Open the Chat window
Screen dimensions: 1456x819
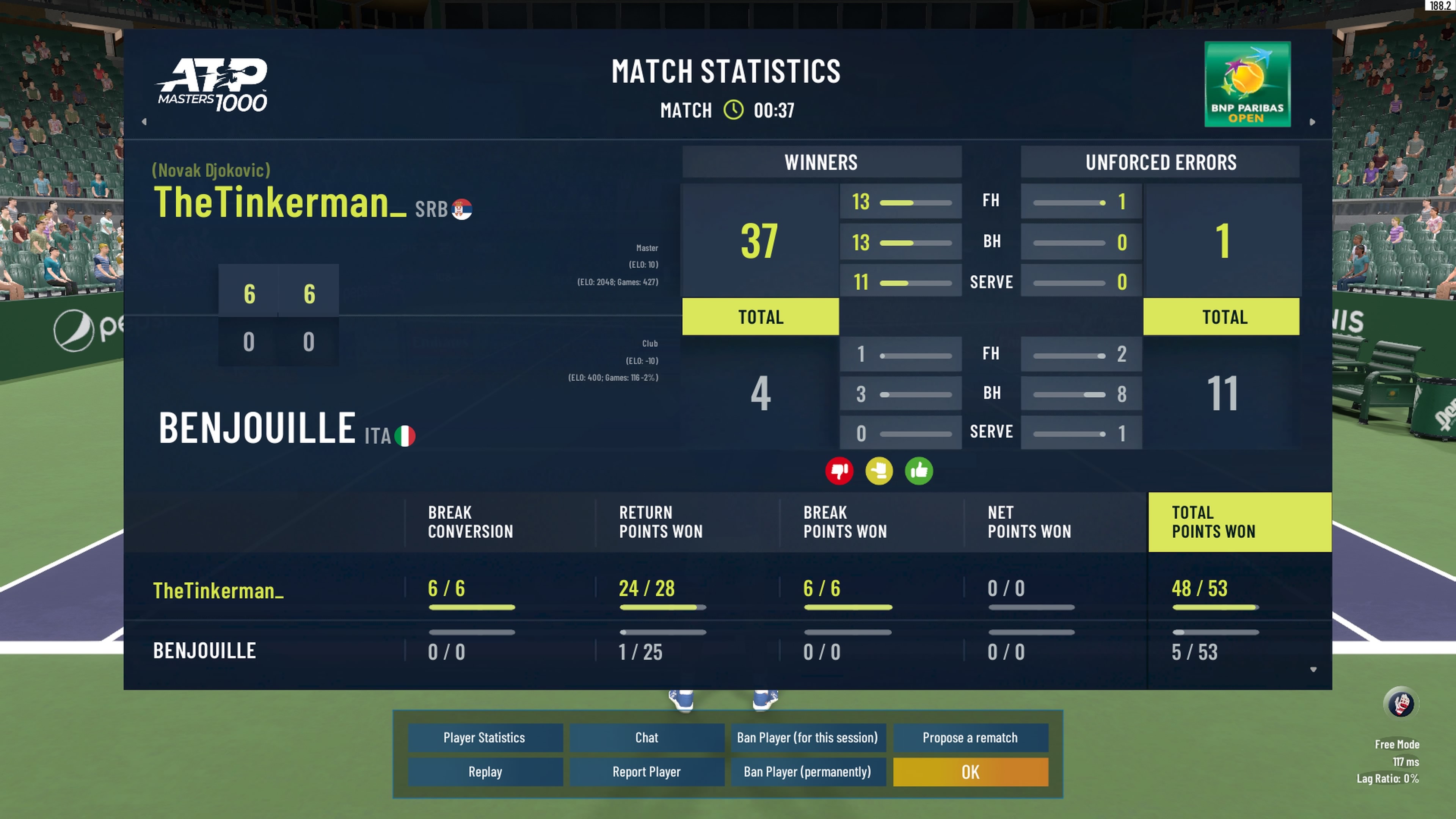click(x=646, y=737)
